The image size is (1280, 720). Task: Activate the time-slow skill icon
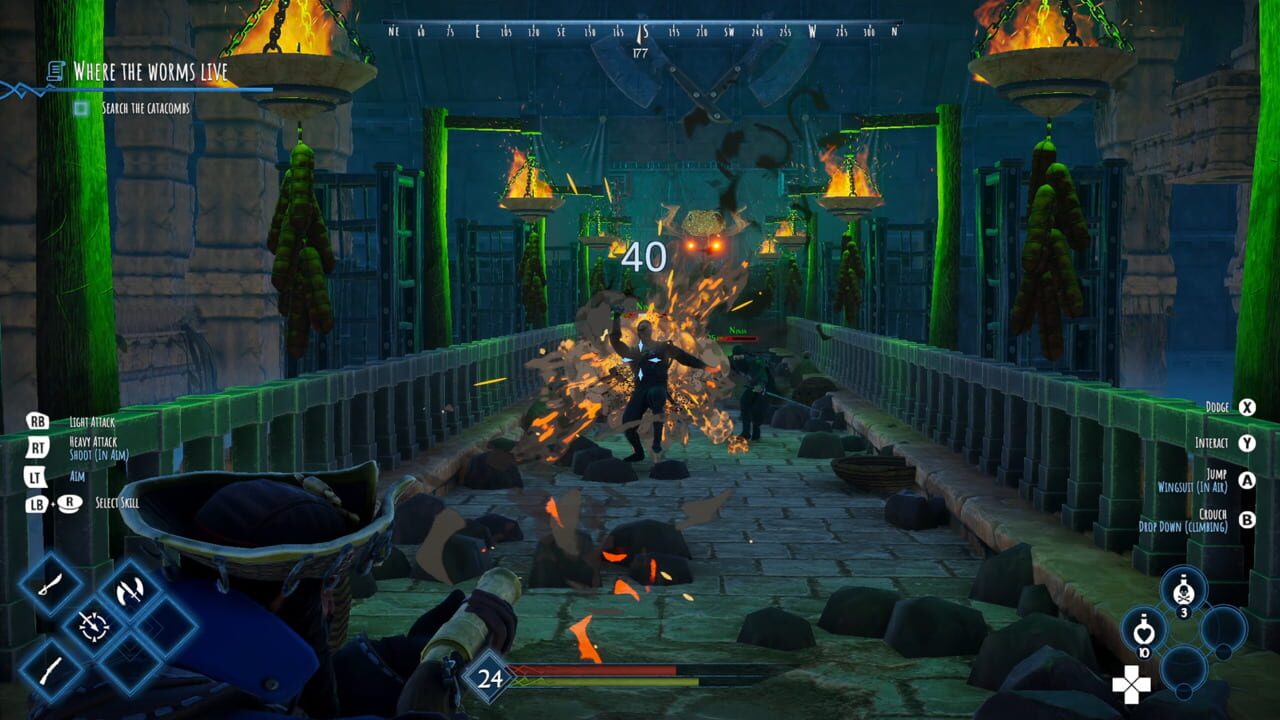coord(94,627)
